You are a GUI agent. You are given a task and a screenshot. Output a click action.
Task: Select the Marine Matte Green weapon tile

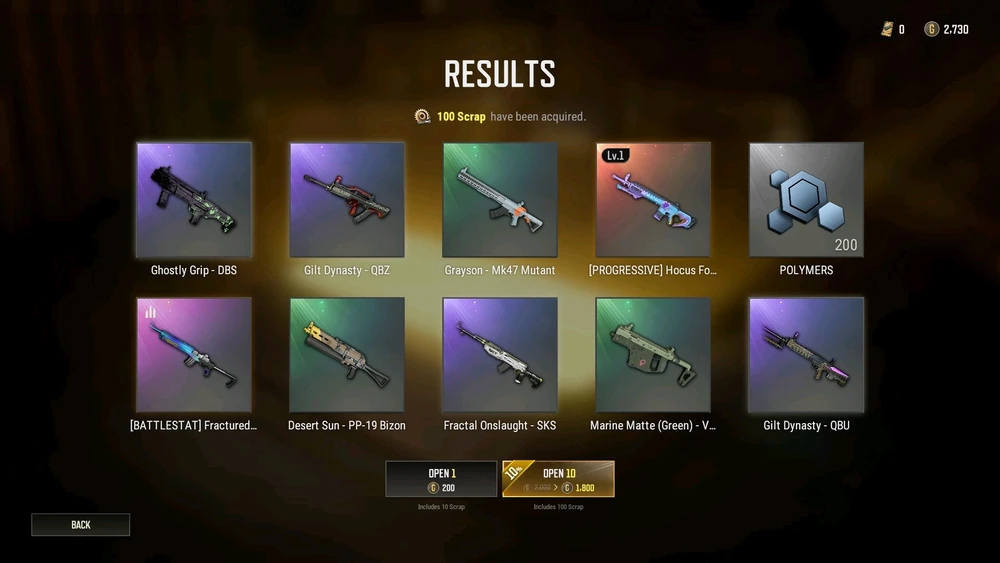[x=653, y=355]
